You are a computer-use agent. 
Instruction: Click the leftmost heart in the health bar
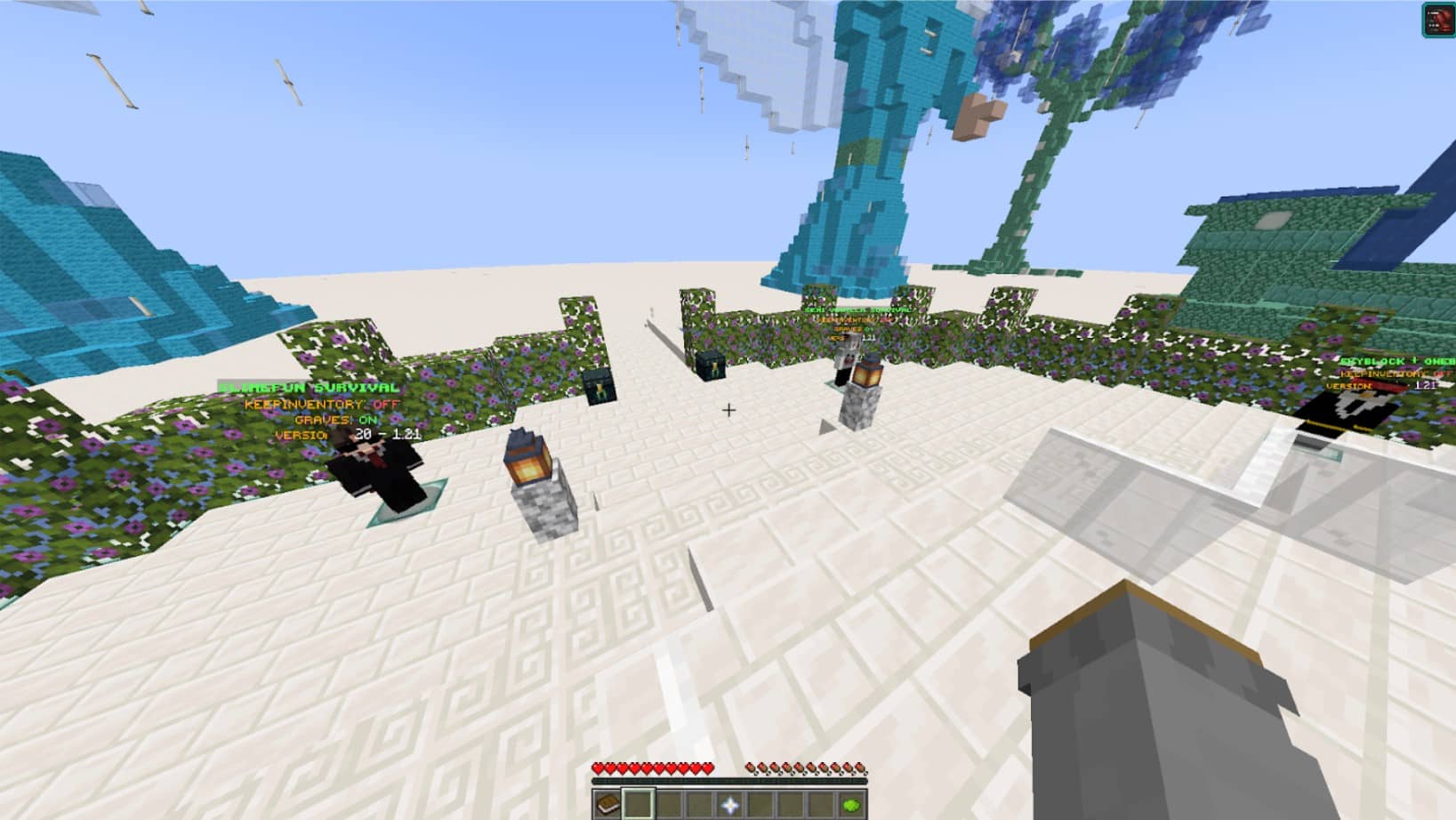(598, 768)
